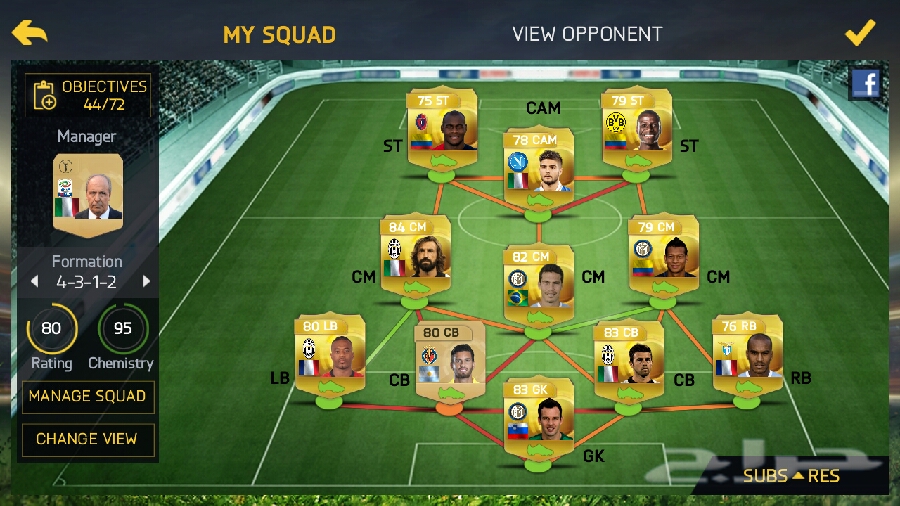
Task: Select the manager card
Action: point(87,188)
